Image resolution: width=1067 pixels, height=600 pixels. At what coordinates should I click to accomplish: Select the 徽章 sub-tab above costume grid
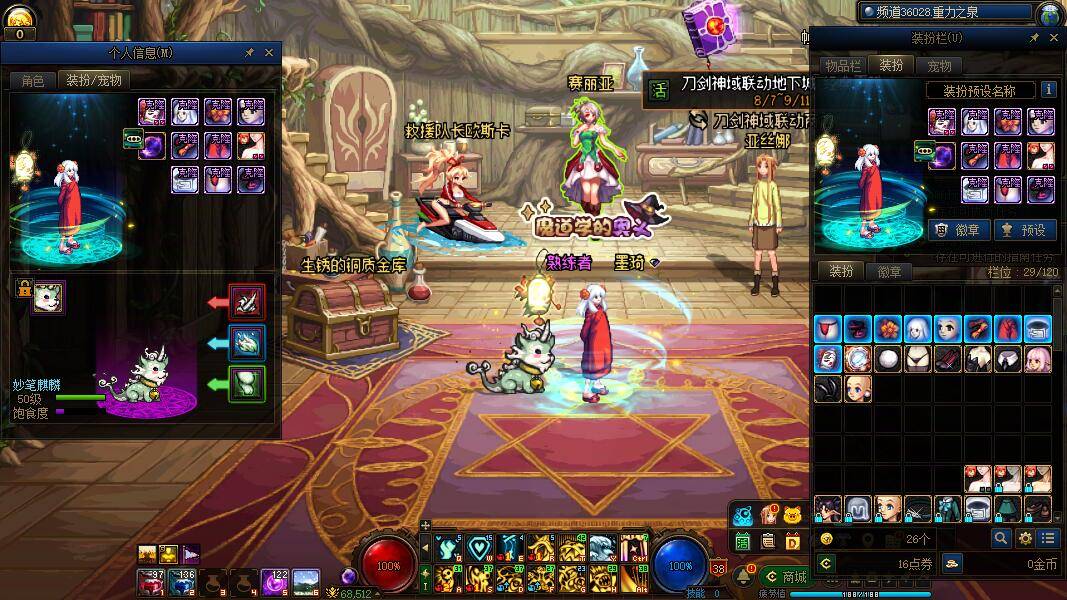click(889, 271)
